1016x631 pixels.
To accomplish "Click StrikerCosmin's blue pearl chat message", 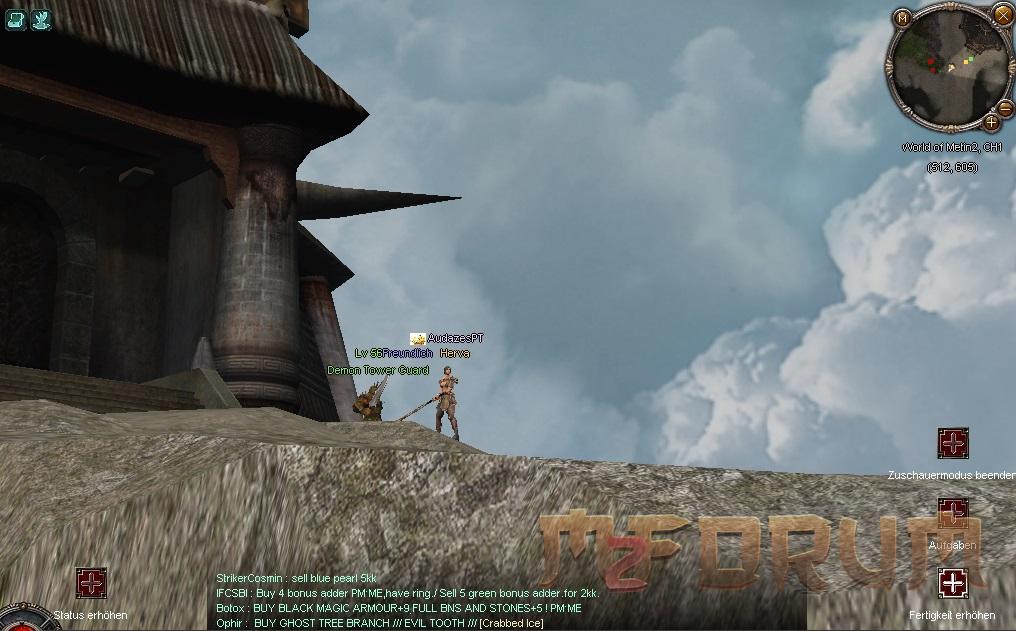I will pyautogui.click(x=297, y=578).
